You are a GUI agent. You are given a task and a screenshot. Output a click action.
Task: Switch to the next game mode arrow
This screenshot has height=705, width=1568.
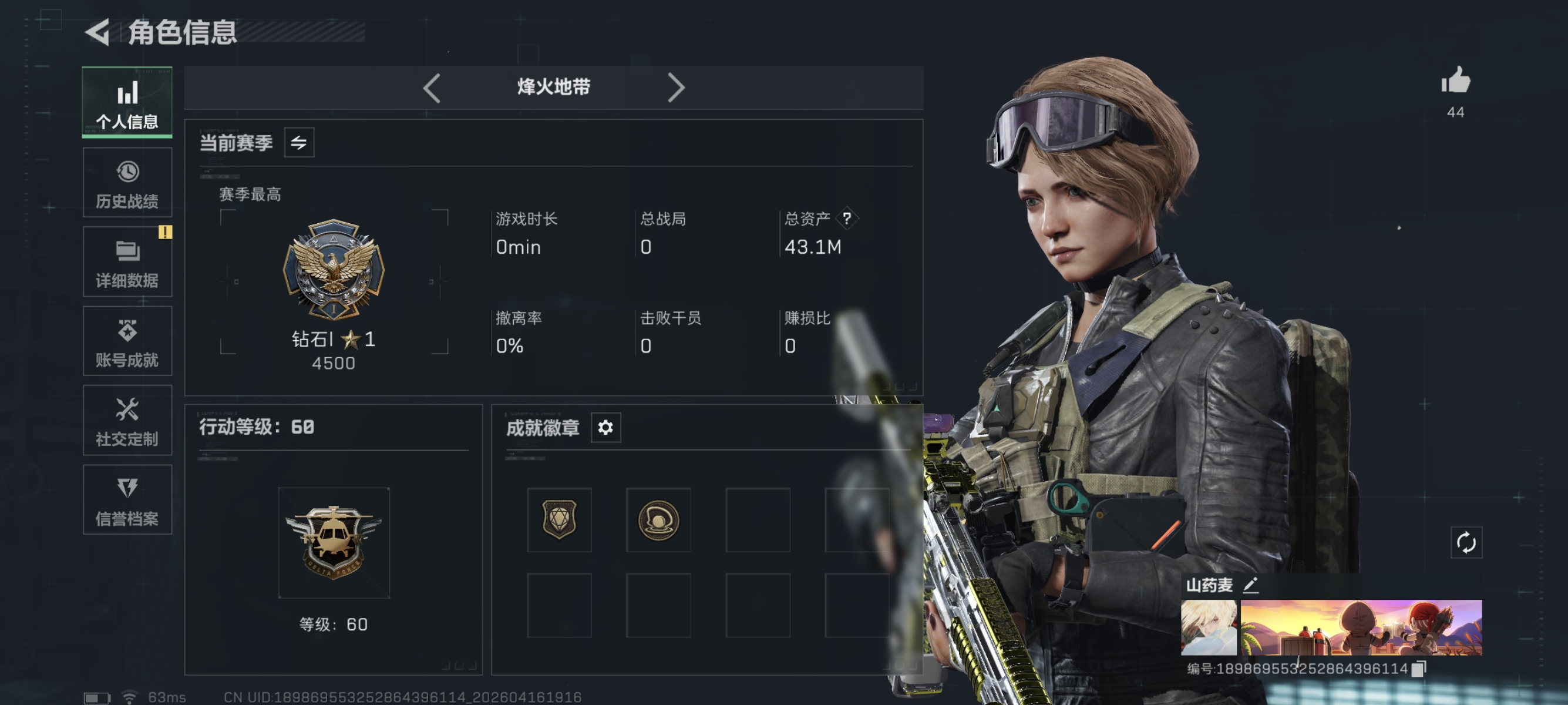[x=676, y=88]
